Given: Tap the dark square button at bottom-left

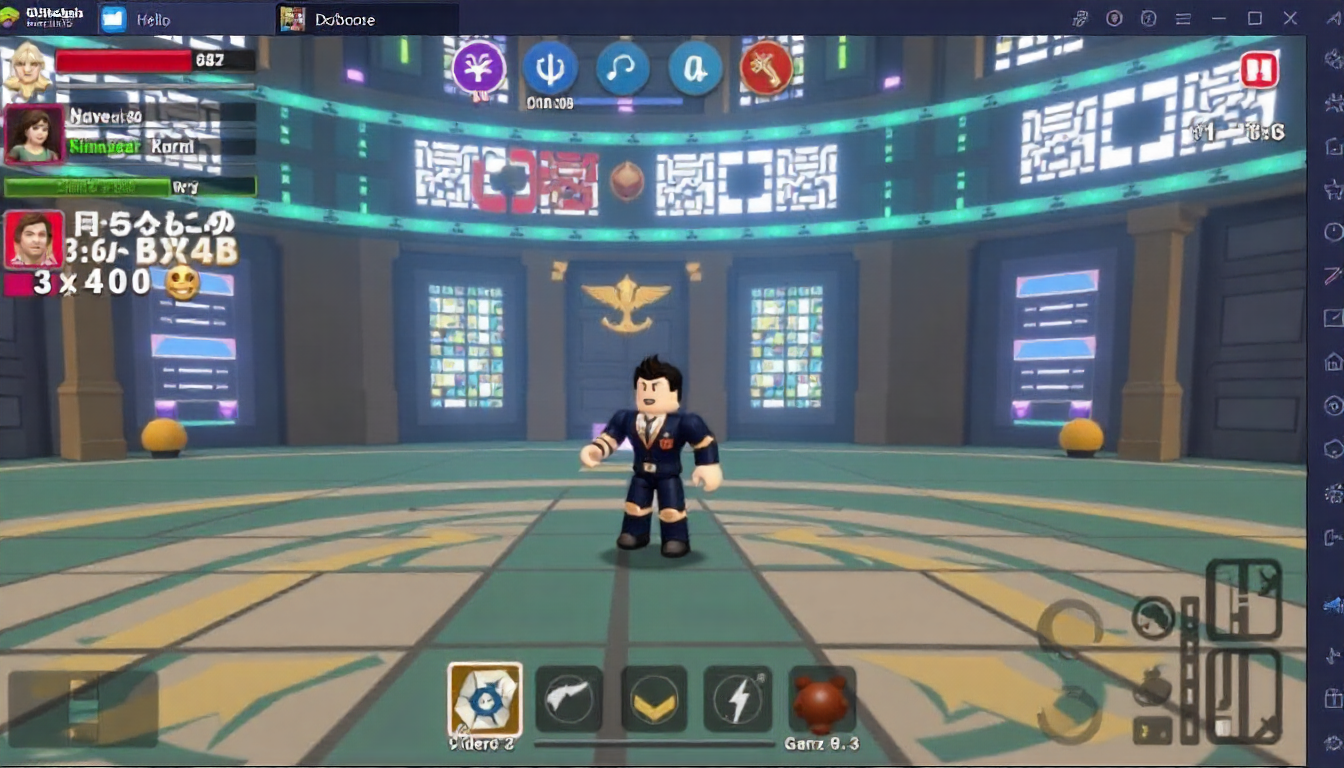Looking at the screenshot, I should pyautogui.click(x=83, y=708).
